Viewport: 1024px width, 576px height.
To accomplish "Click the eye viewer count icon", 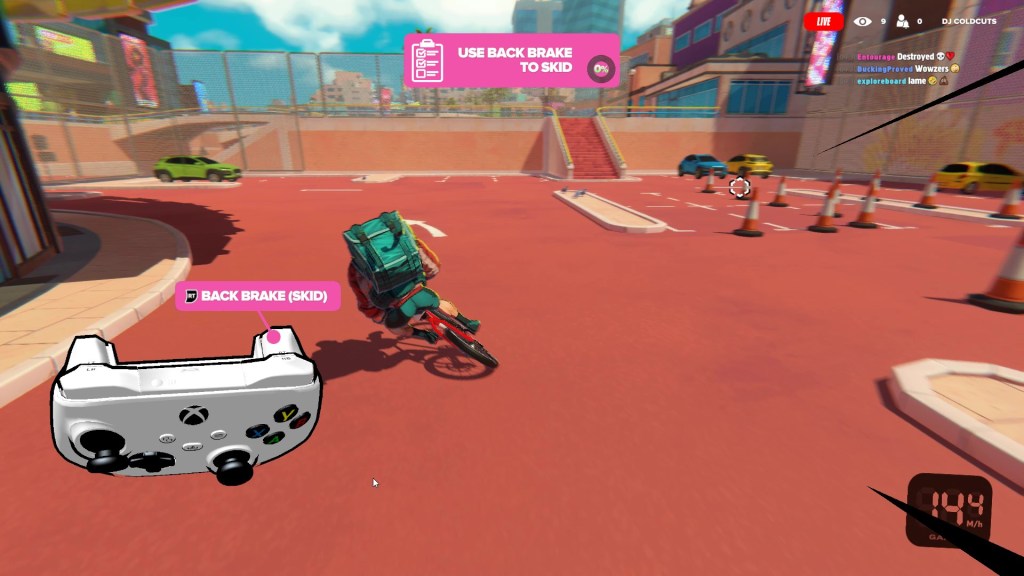I will pos(862,21).
